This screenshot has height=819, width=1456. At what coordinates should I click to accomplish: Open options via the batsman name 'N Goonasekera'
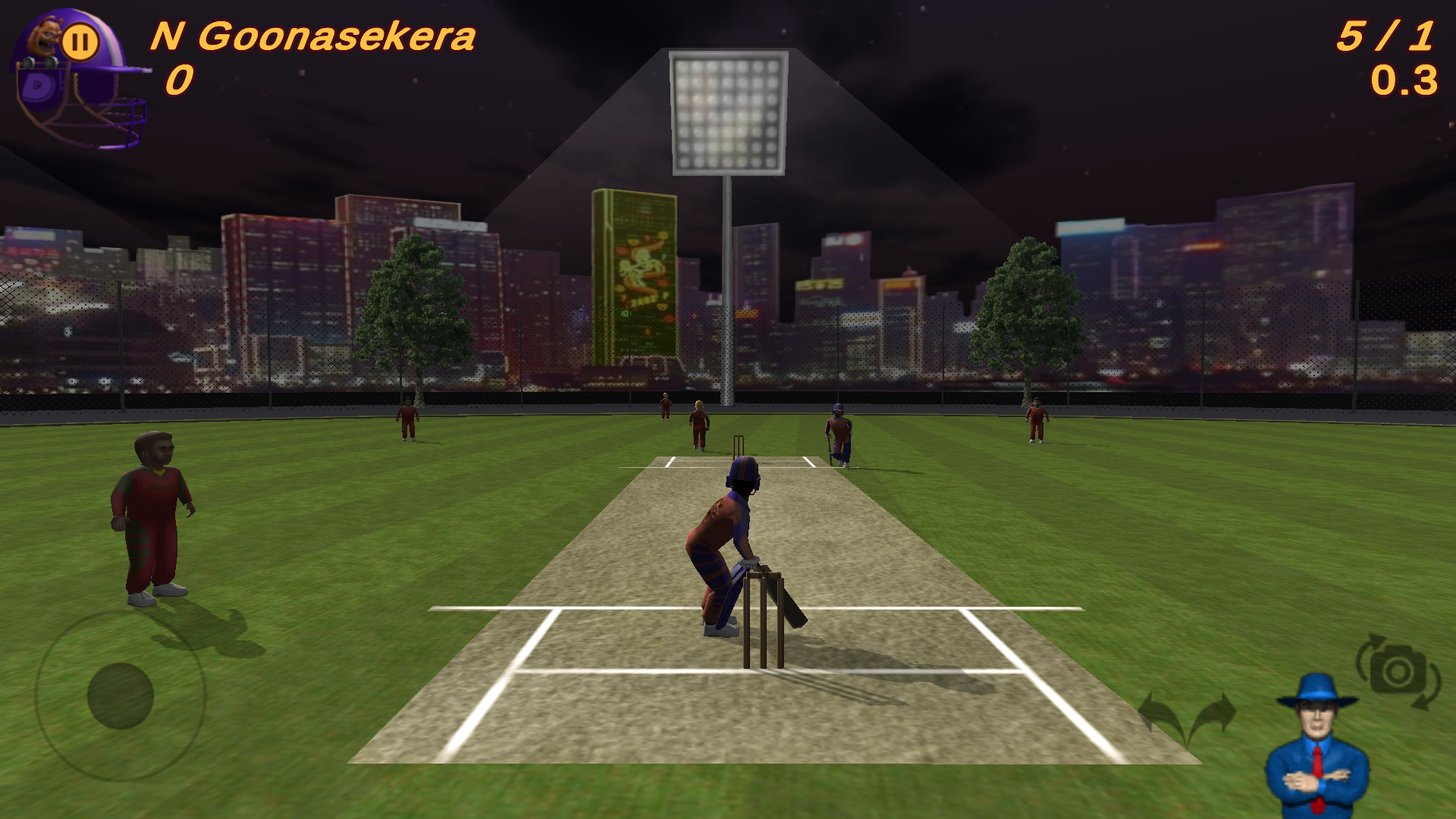tap(313, 34)
